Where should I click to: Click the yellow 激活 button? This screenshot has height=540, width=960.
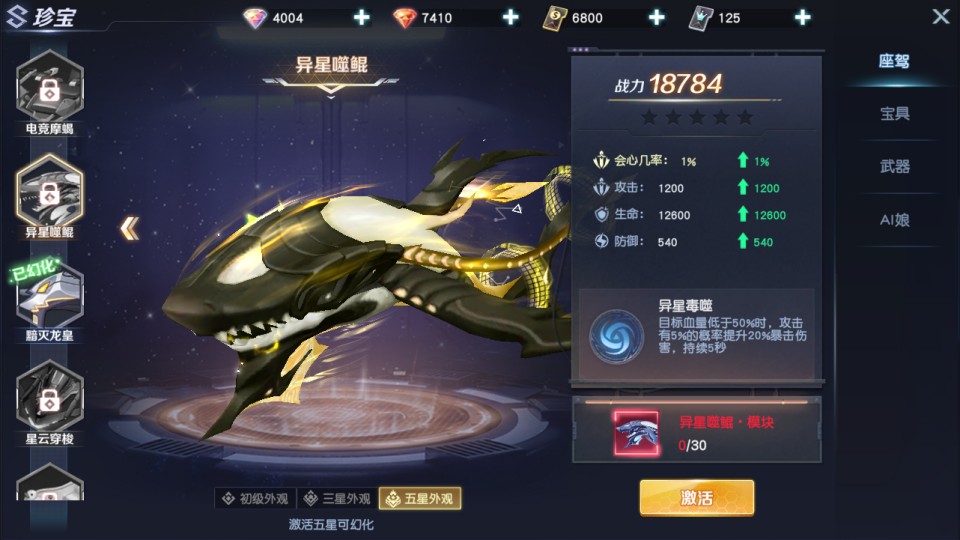coord(697,497)
